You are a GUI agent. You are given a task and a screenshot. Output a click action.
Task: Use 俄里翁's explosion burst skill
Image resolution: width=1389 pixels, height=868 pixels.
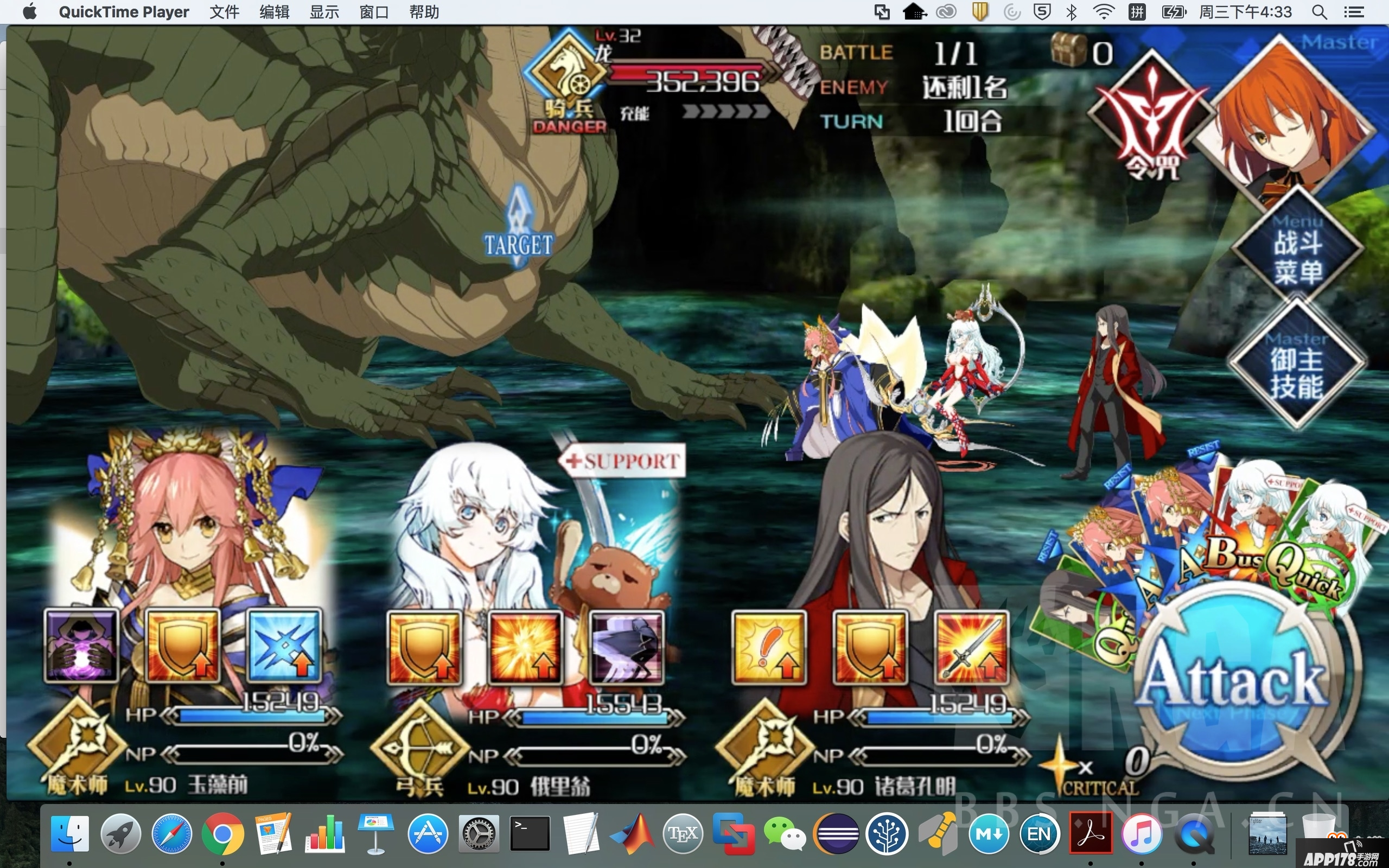[x=525, y=648]
